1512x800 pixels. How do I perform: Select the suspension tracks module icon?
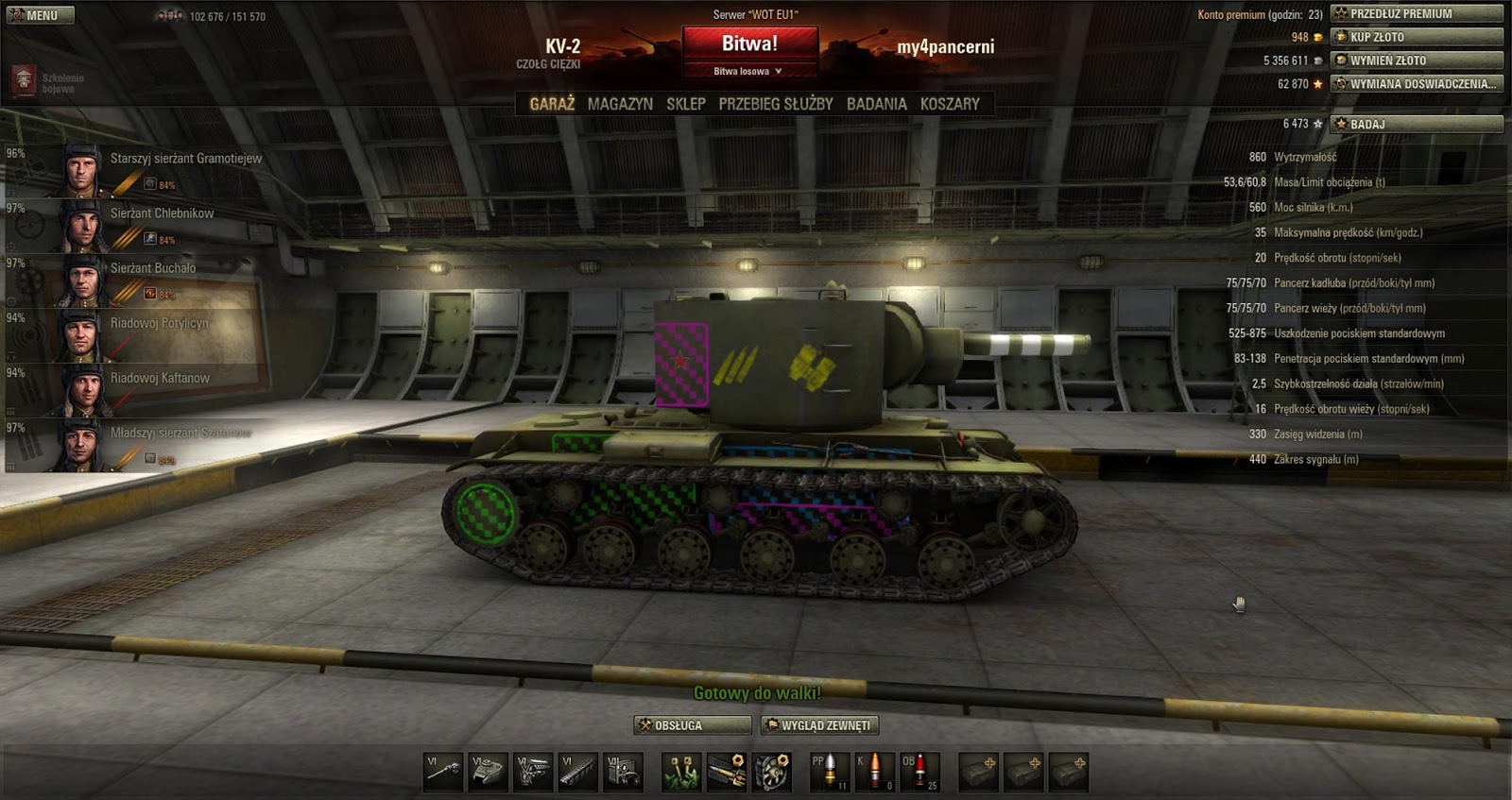(x=578, y=772)
